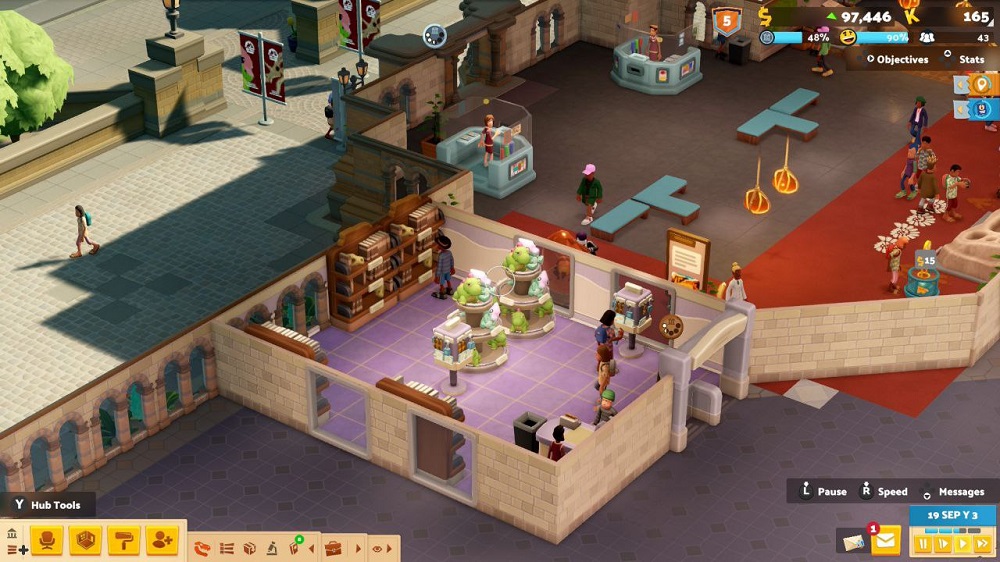Open the list overview icon
1000x562 pixels.
(227, 548)
